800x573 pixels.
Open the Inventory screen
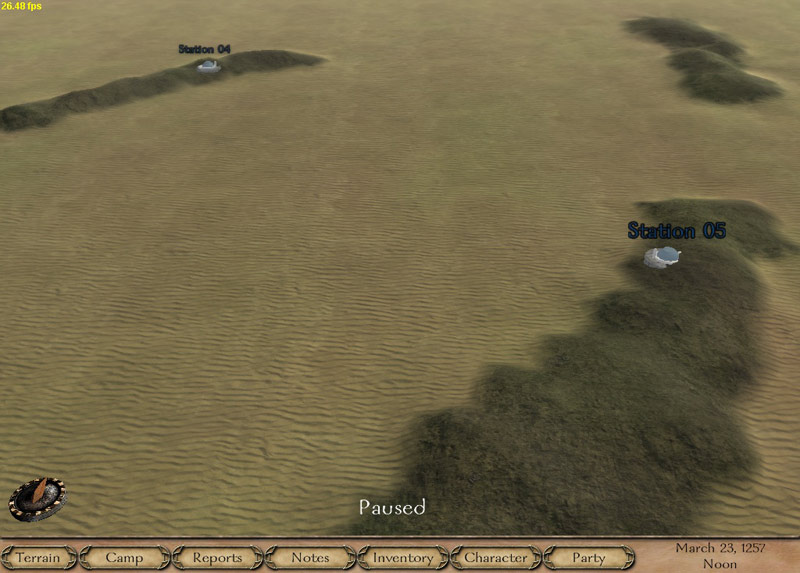coord(403,557)
